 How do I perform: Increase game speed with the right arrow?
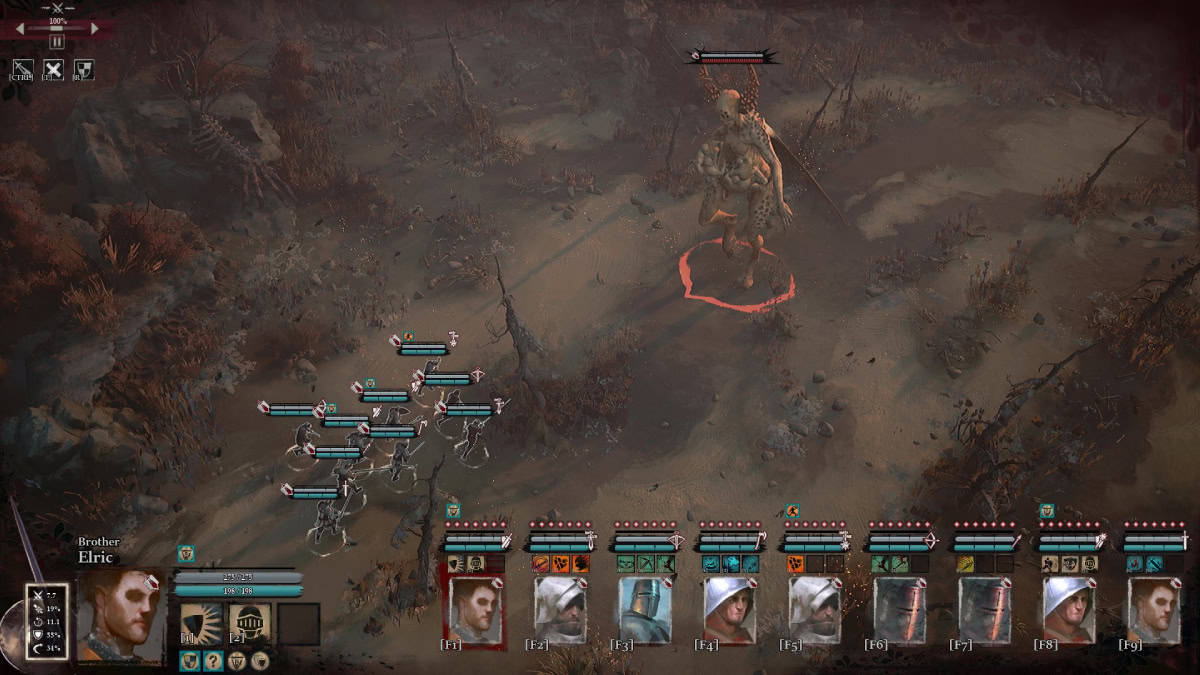(96, 29)
